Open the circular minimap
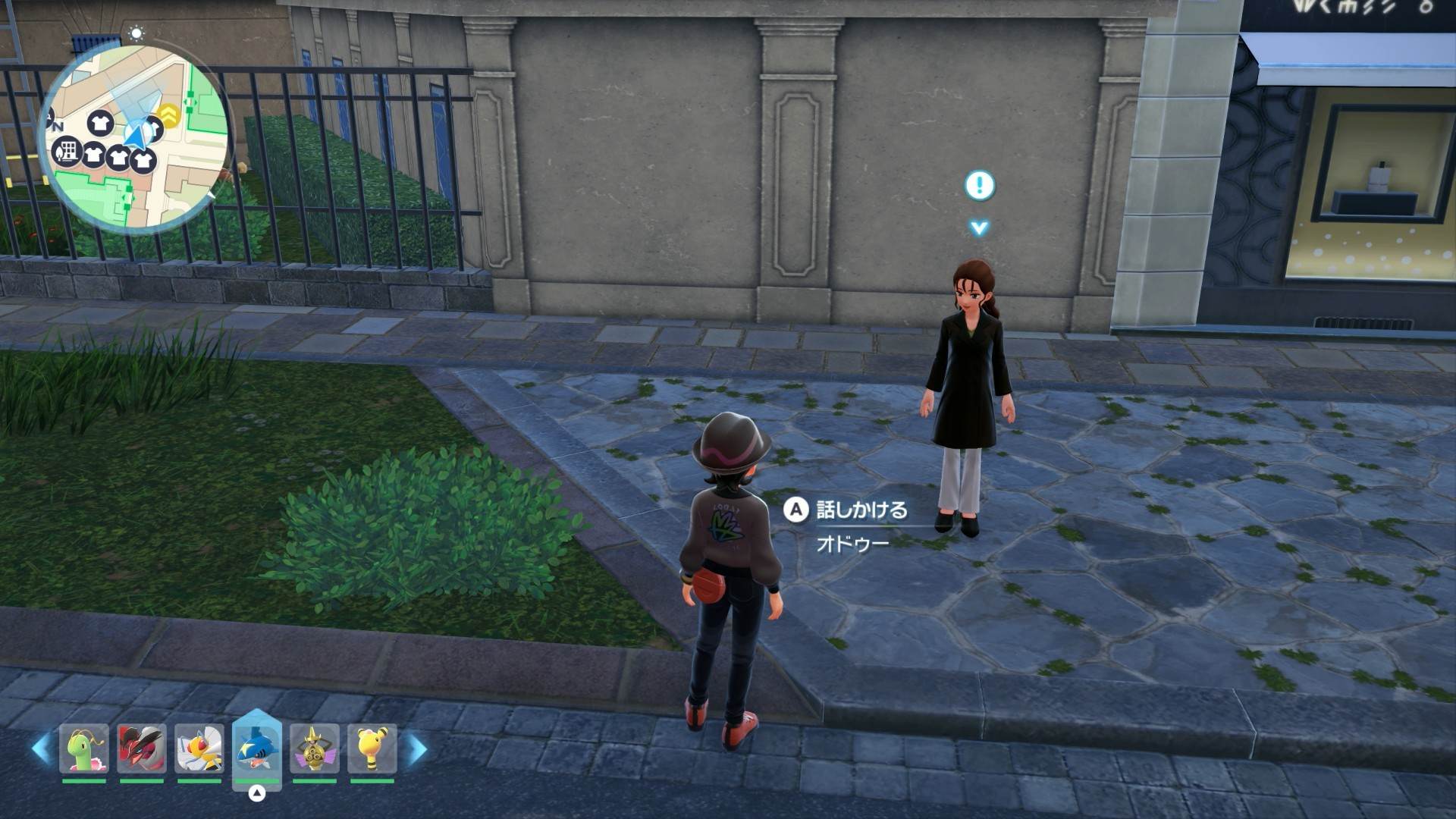Image resolution: width=1456 pixels, height=819 pixels. tap(136, 138)
